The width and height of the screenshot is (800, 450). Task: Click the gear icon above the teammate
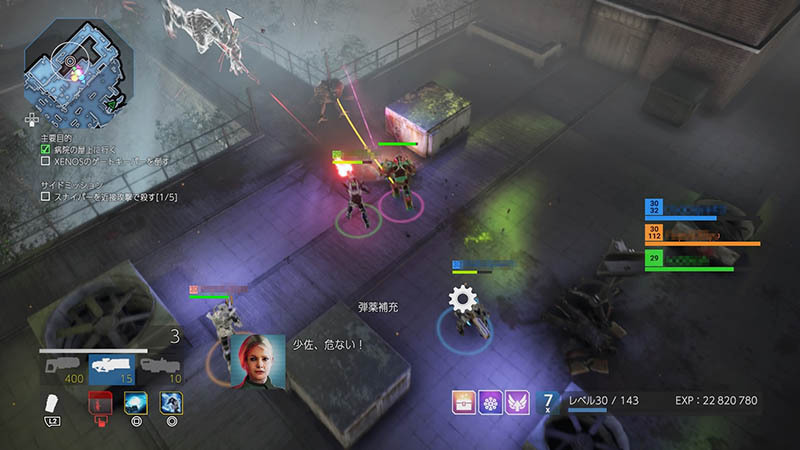pyautogui.click(x=461, y=297)
